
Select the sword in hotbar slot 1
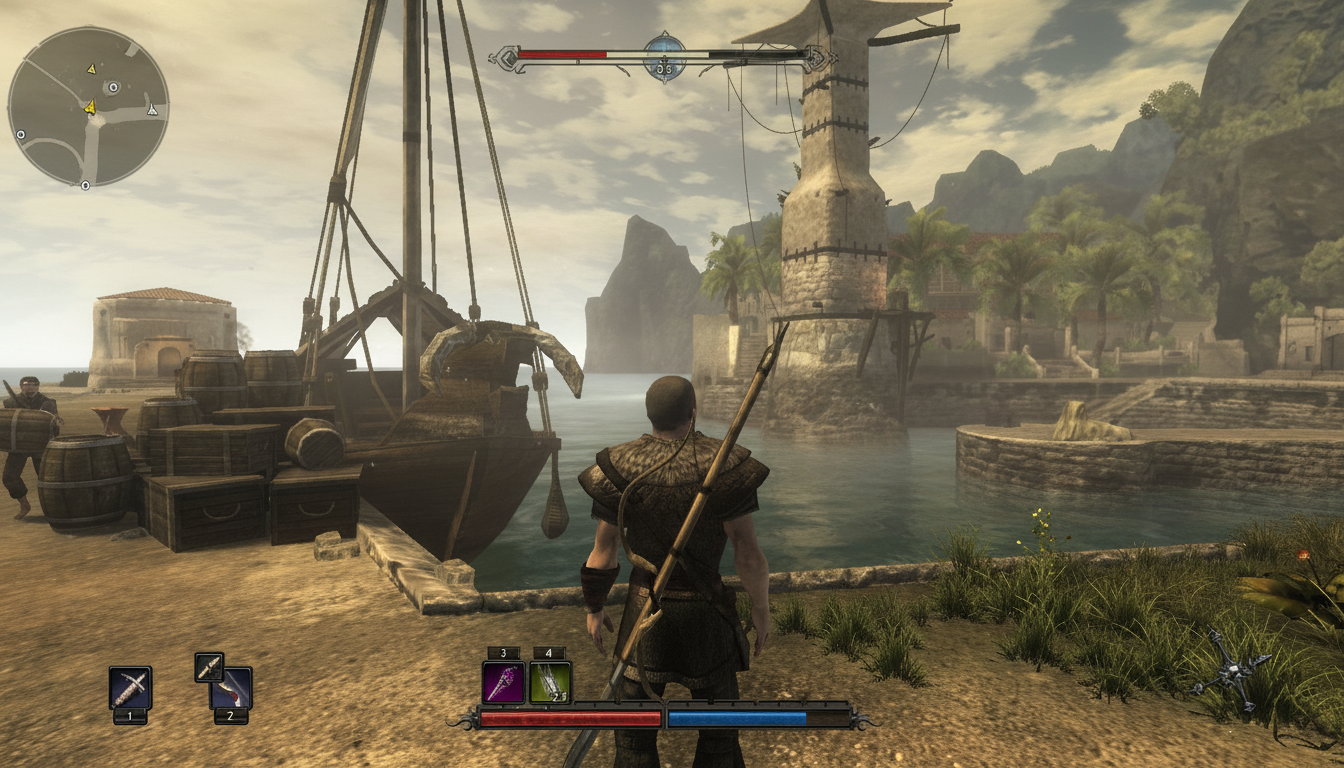130,687
